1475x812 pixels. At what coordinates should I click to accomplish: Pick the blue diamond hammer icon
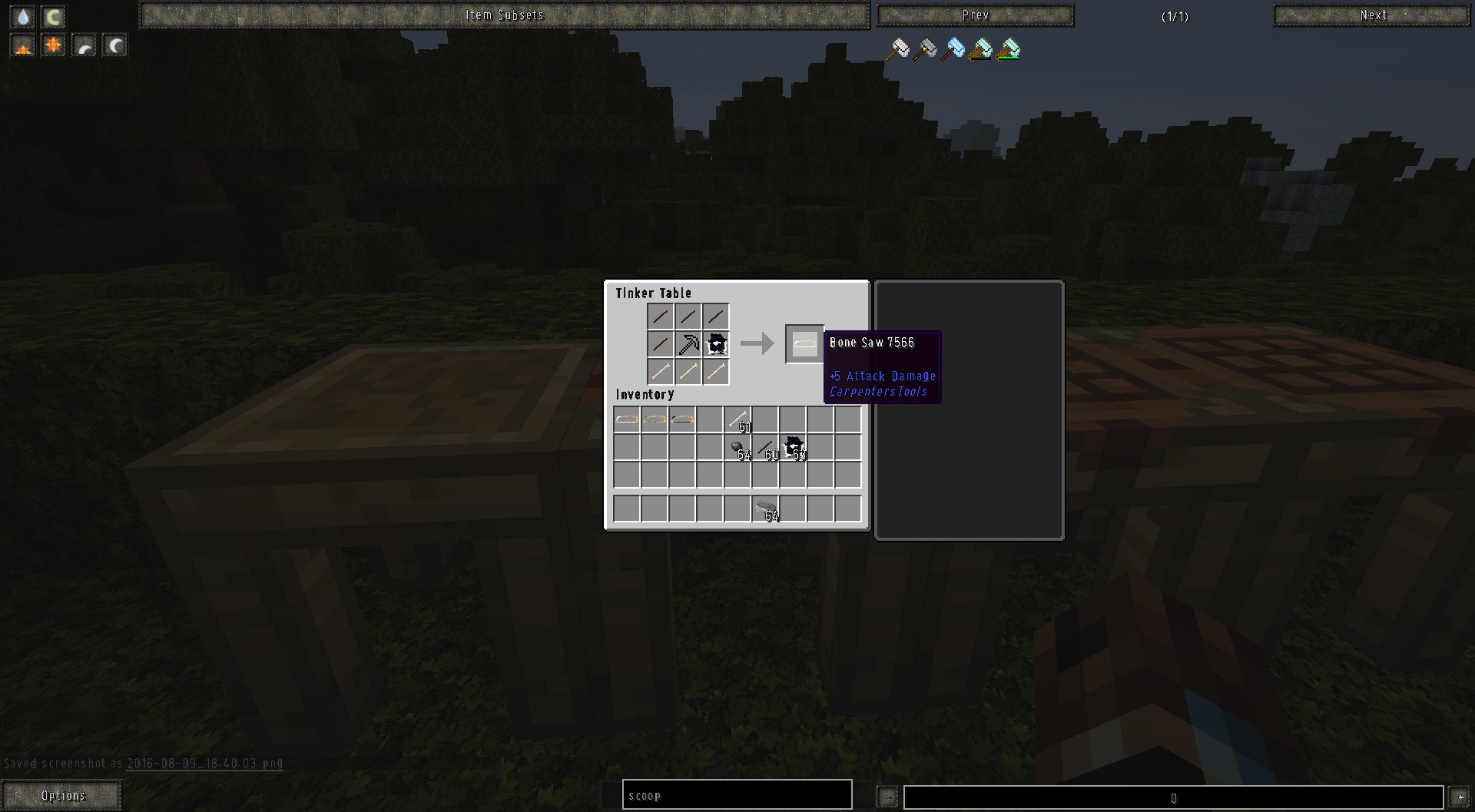pyautogui.click(x=953, y=48)
